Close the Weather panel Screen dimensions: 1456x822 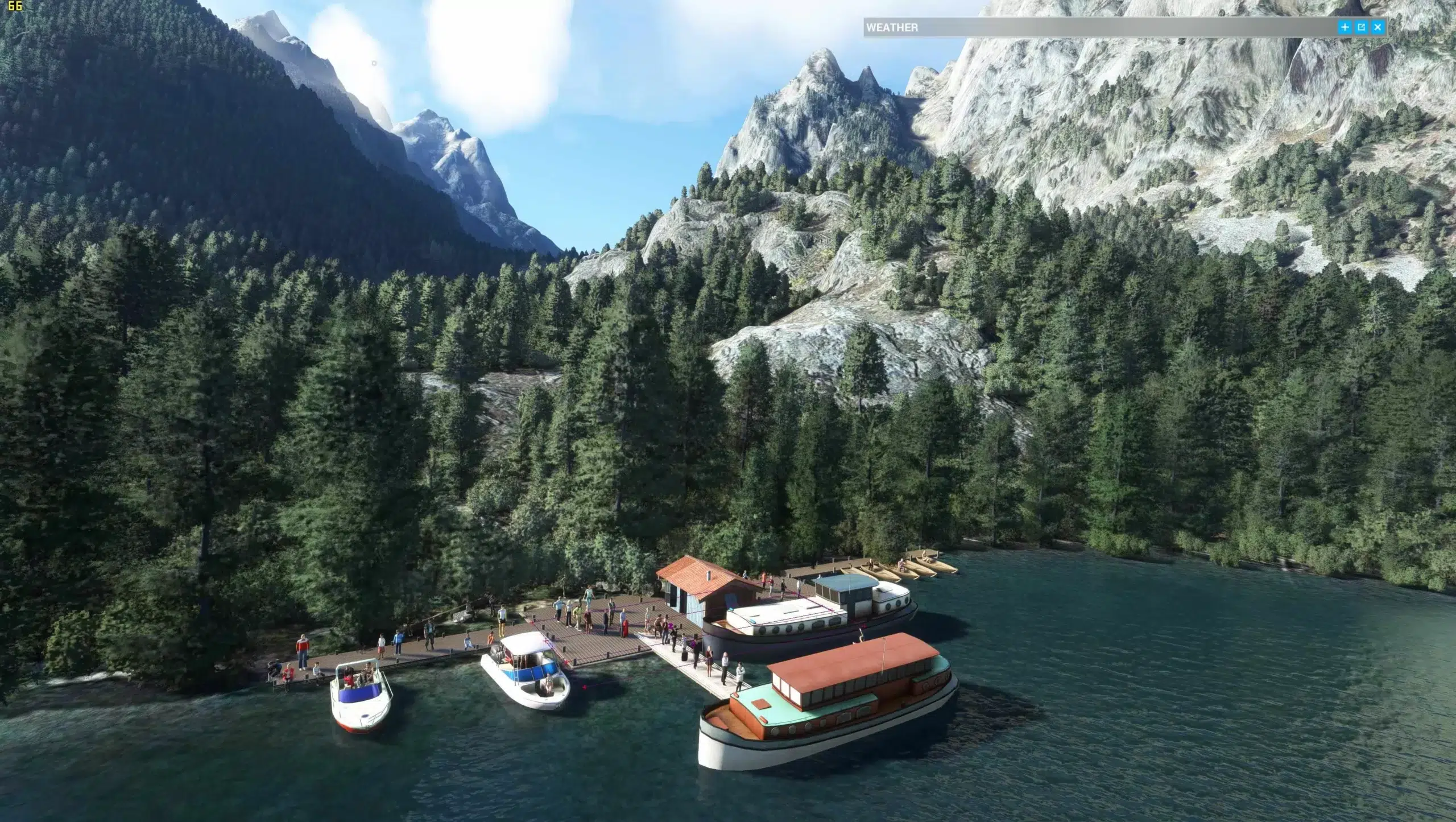pyautogui.click(x=1378, y=27)
